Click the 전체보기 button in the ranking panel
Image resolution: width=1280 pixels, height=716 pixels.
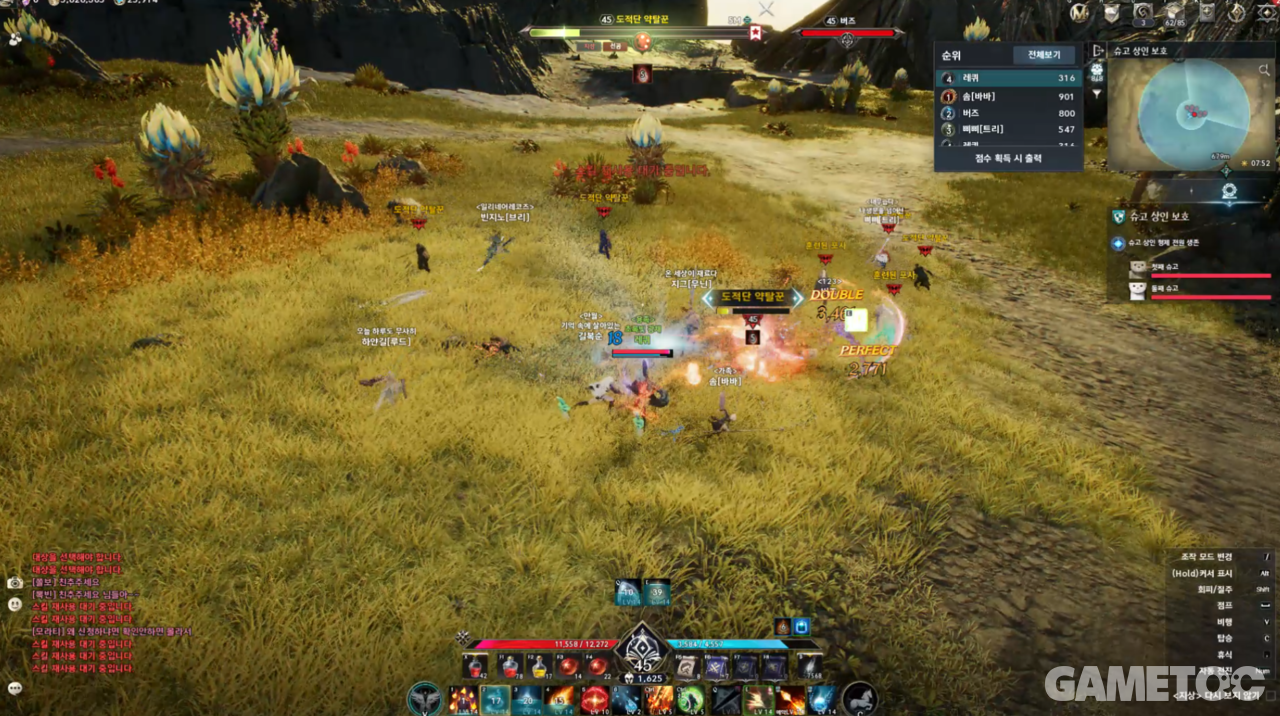1044,55
